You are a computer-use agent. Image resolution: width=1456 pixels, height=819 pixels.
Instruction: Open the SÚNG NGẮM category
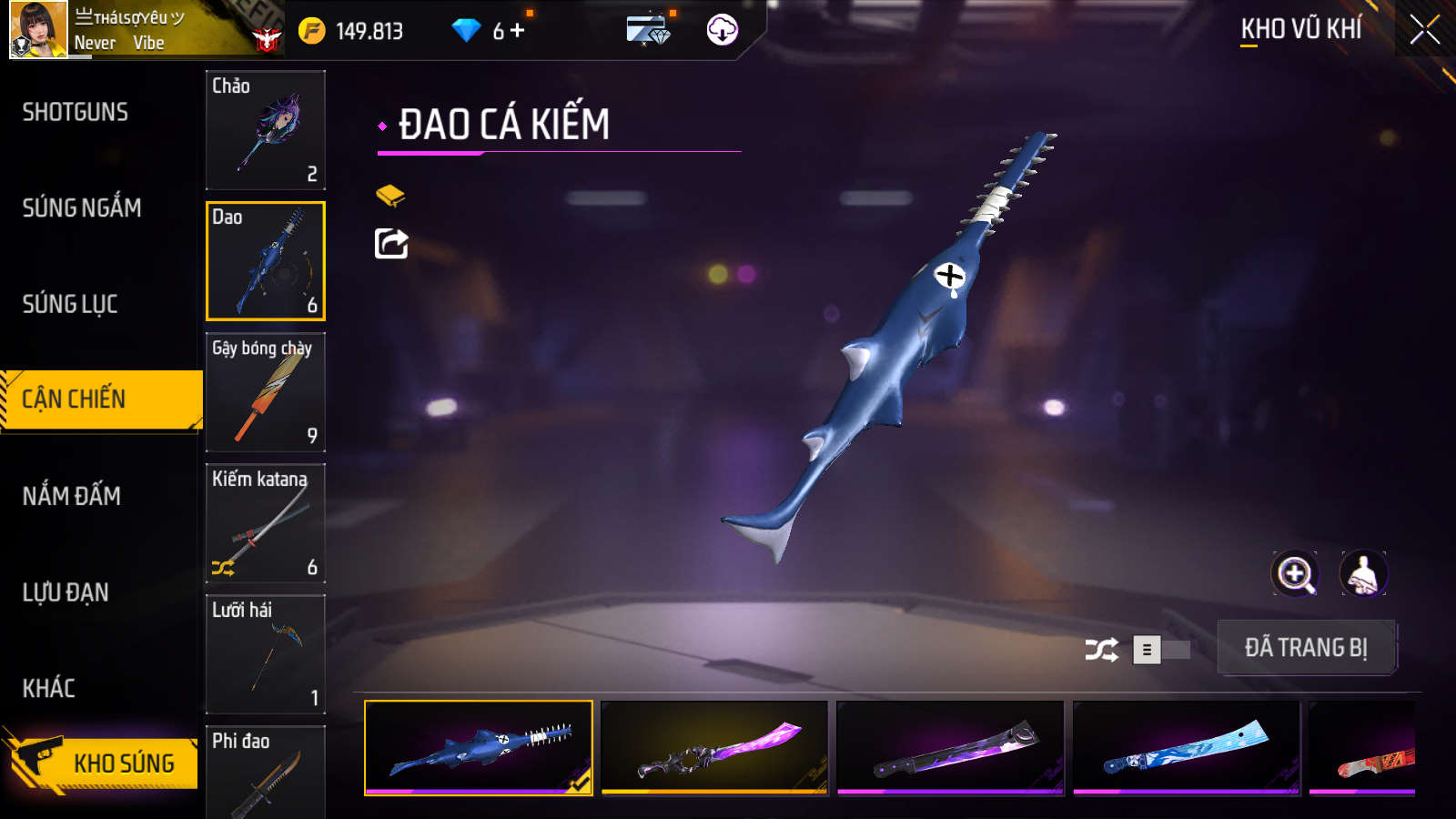pyautogui.click(x=82, y=207)
